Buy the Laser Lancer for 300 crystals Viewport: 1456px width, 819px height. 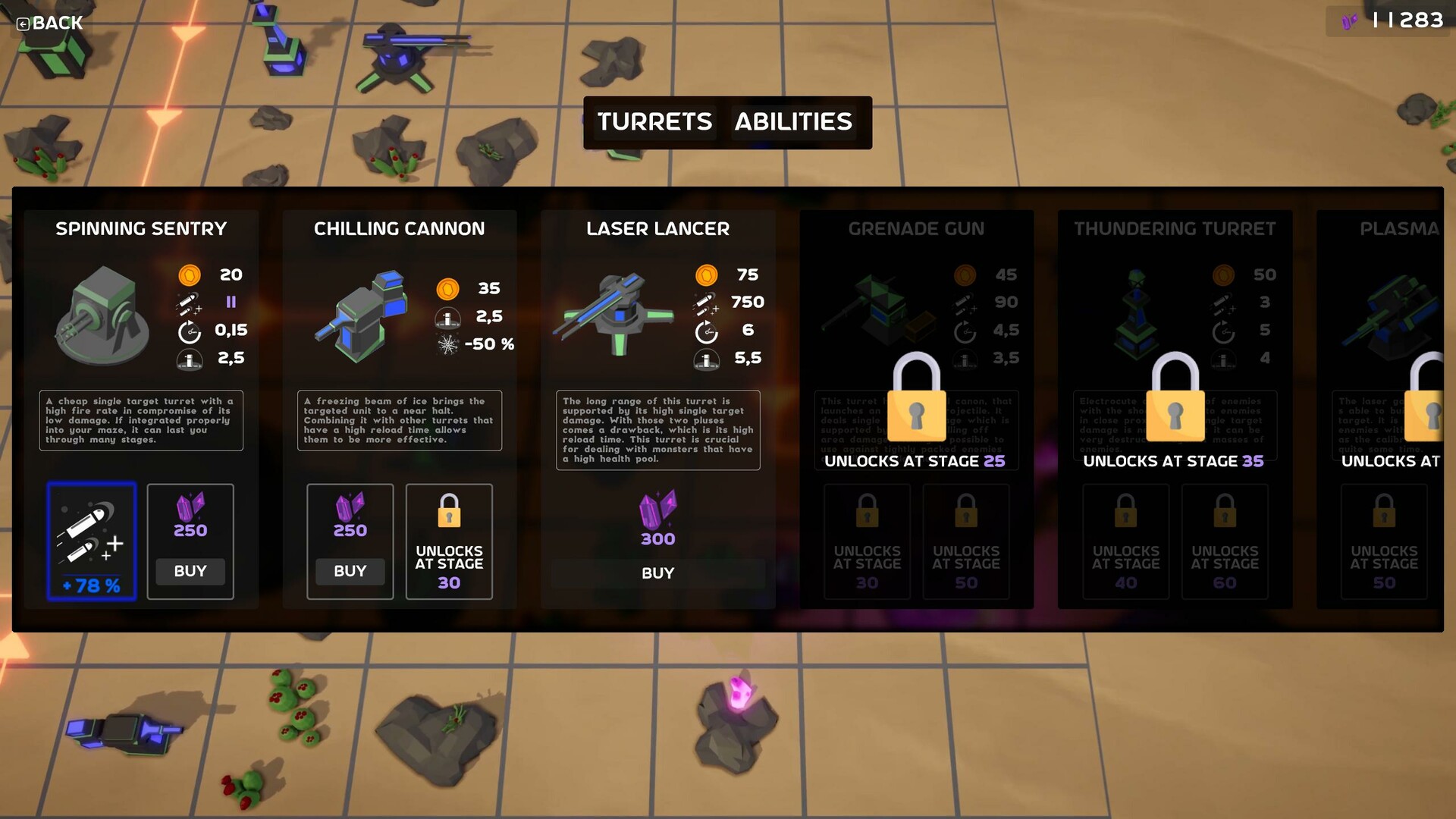tap(657, 573)
